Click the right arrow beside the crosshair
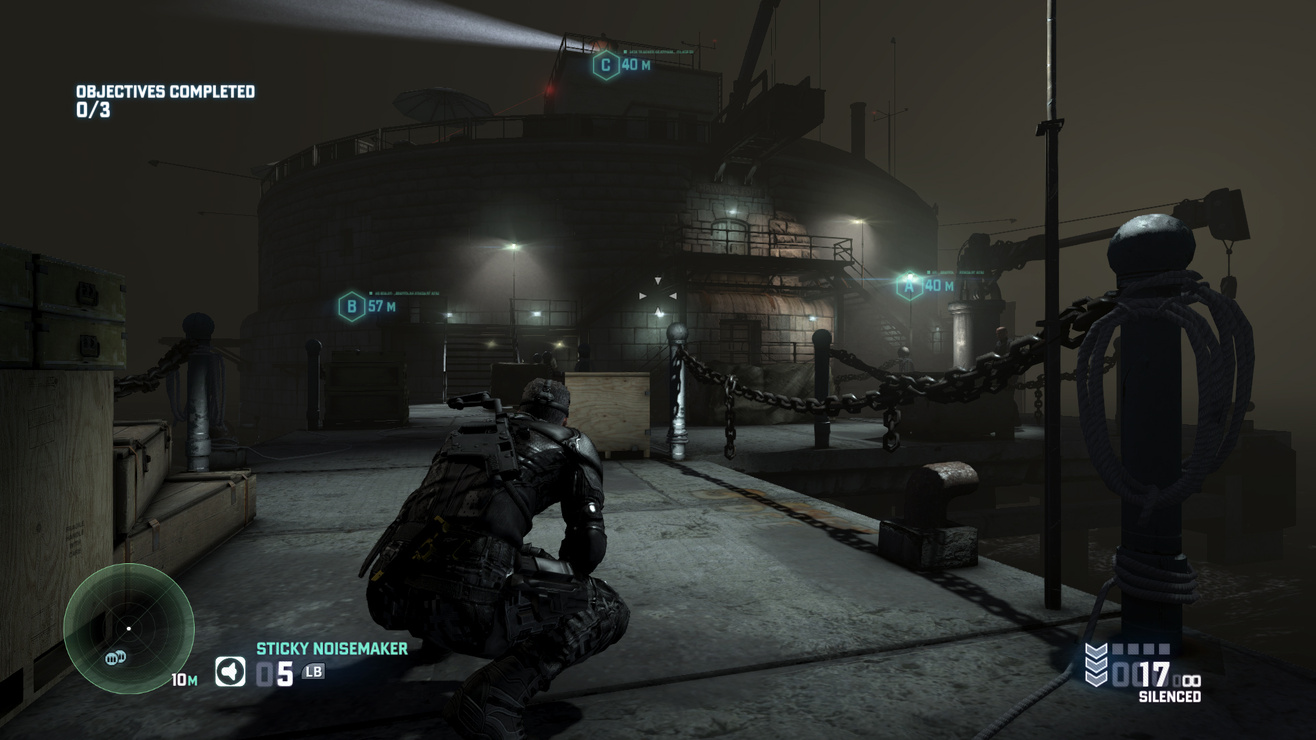This screenshot has height=740, width=1316. click(672, 296)
